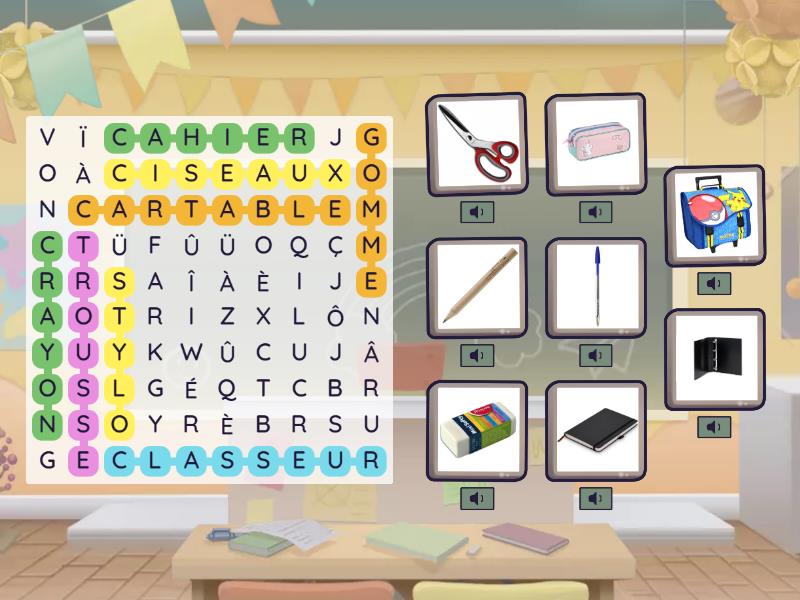Play sound under the ballpoint pen card
This screenshot has width=800, height=600.
[595, 355]
